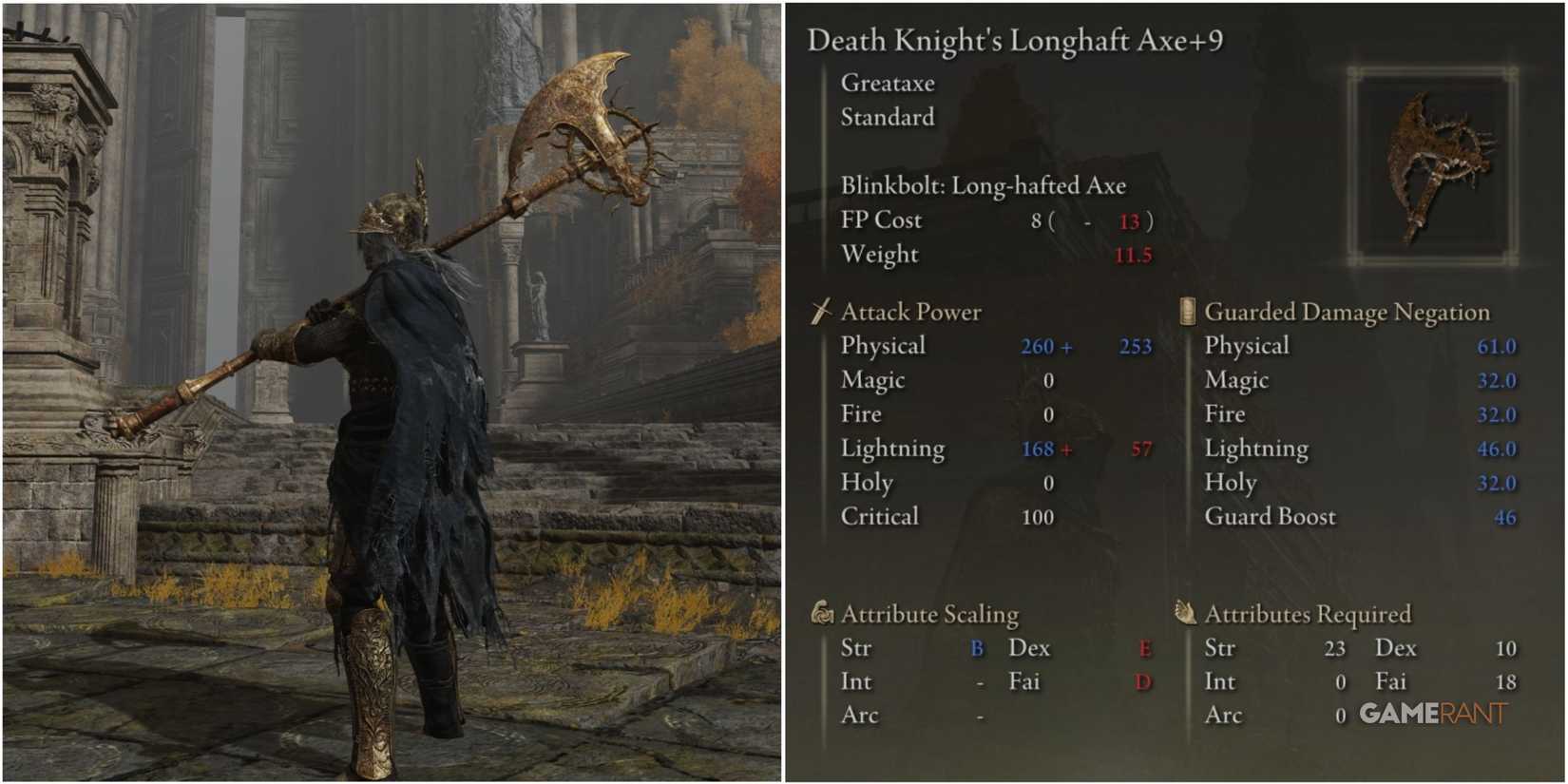
Task: Click the Standard affinity label
Action: click(x=887, y=118)
